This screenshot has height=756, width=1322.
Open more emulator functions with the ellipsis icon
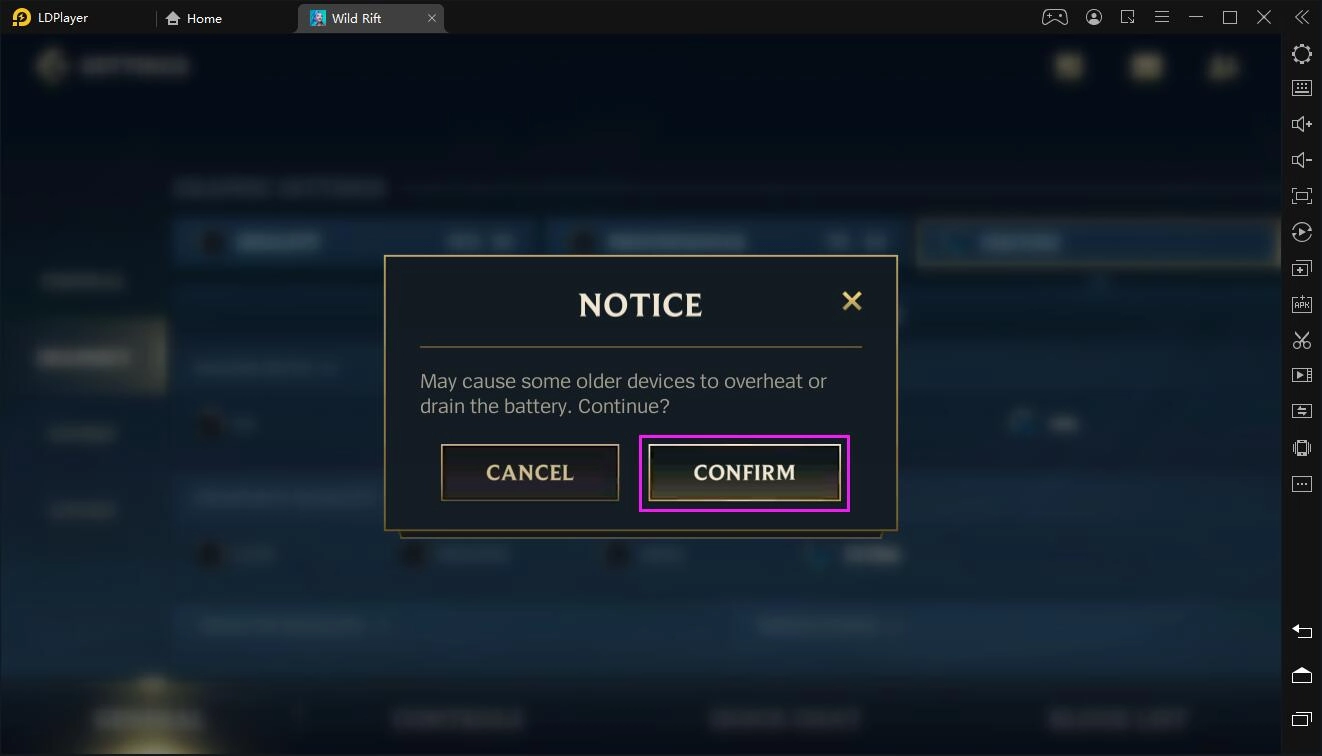click(x=1301, y=483)
